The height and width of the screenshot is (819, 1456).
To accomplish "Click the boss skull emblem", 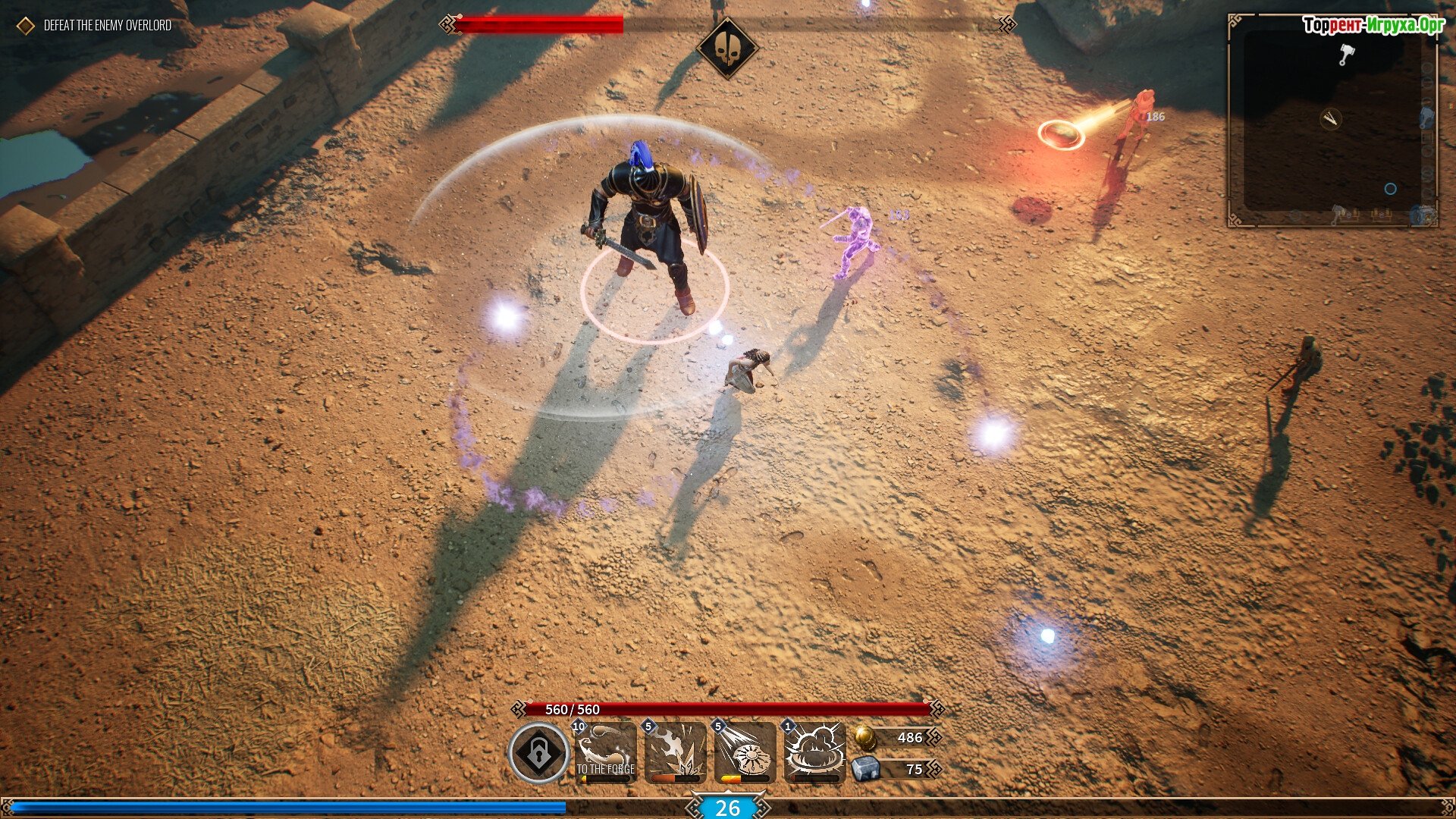I will (x=727, y=49).
